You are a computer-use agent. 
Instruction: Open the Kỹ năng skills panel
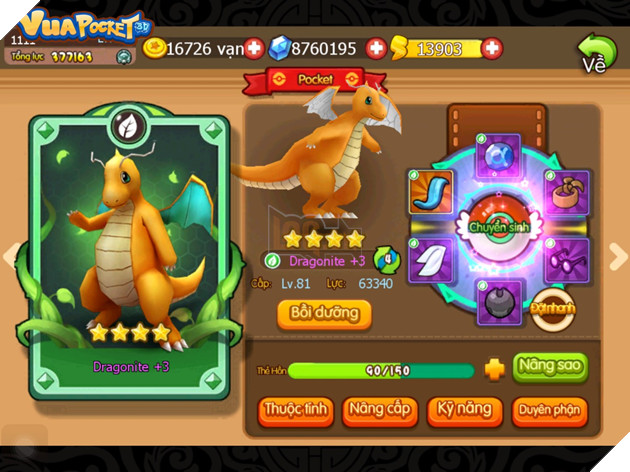pos(463,410)
